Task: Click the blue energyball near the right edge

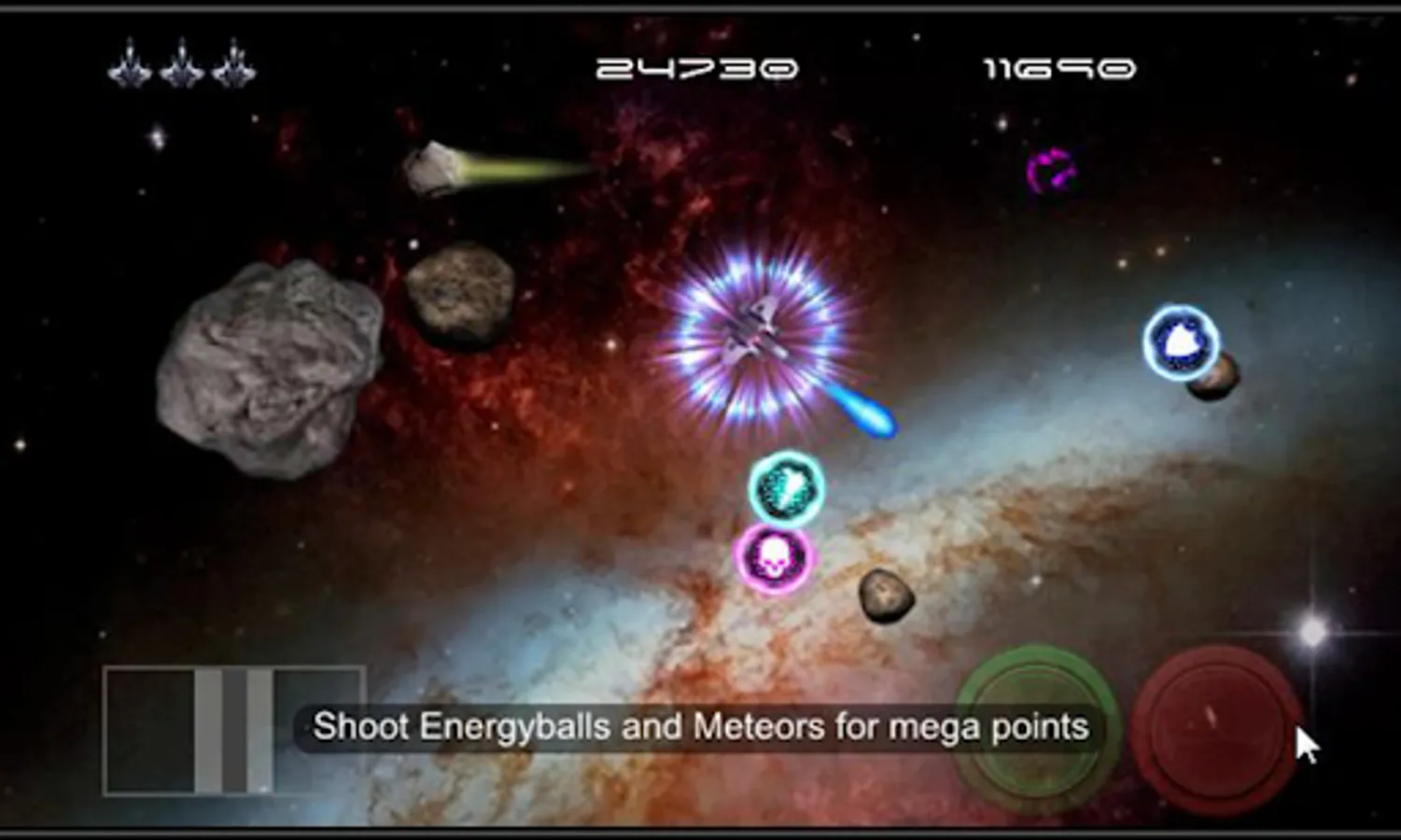Action: coord(1182,343)
